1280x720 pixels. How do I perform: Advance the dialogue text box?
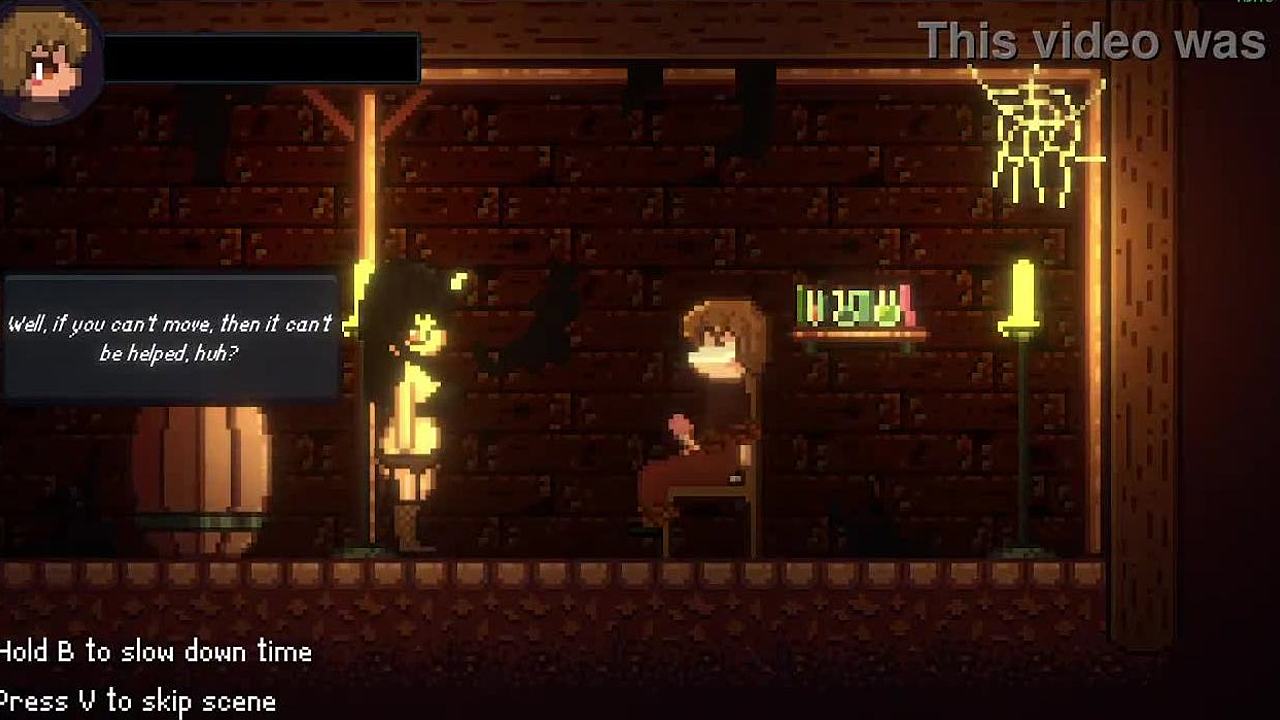coord(170,338)
